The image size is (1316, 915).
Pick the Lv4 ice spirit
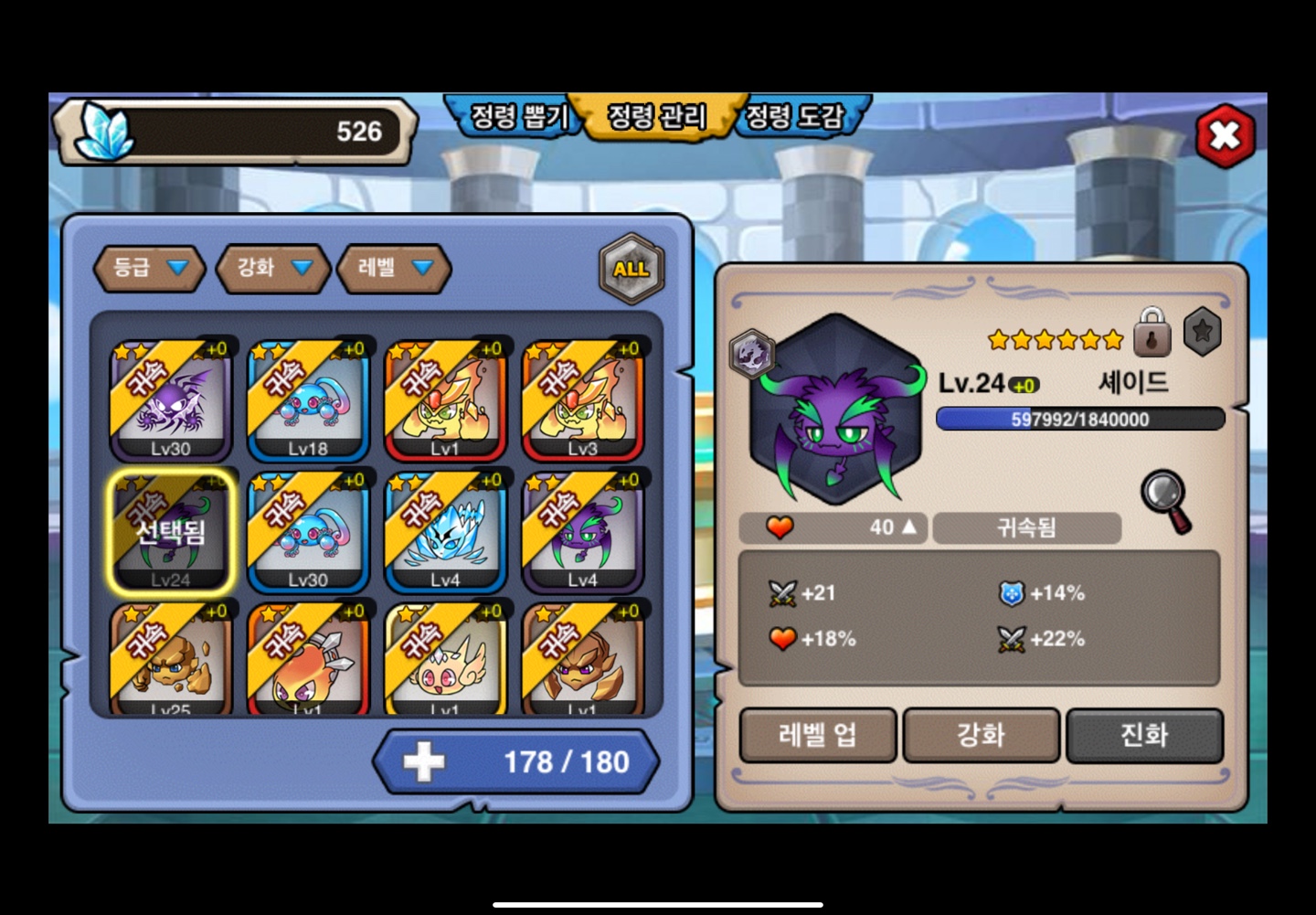pos(445,532)
